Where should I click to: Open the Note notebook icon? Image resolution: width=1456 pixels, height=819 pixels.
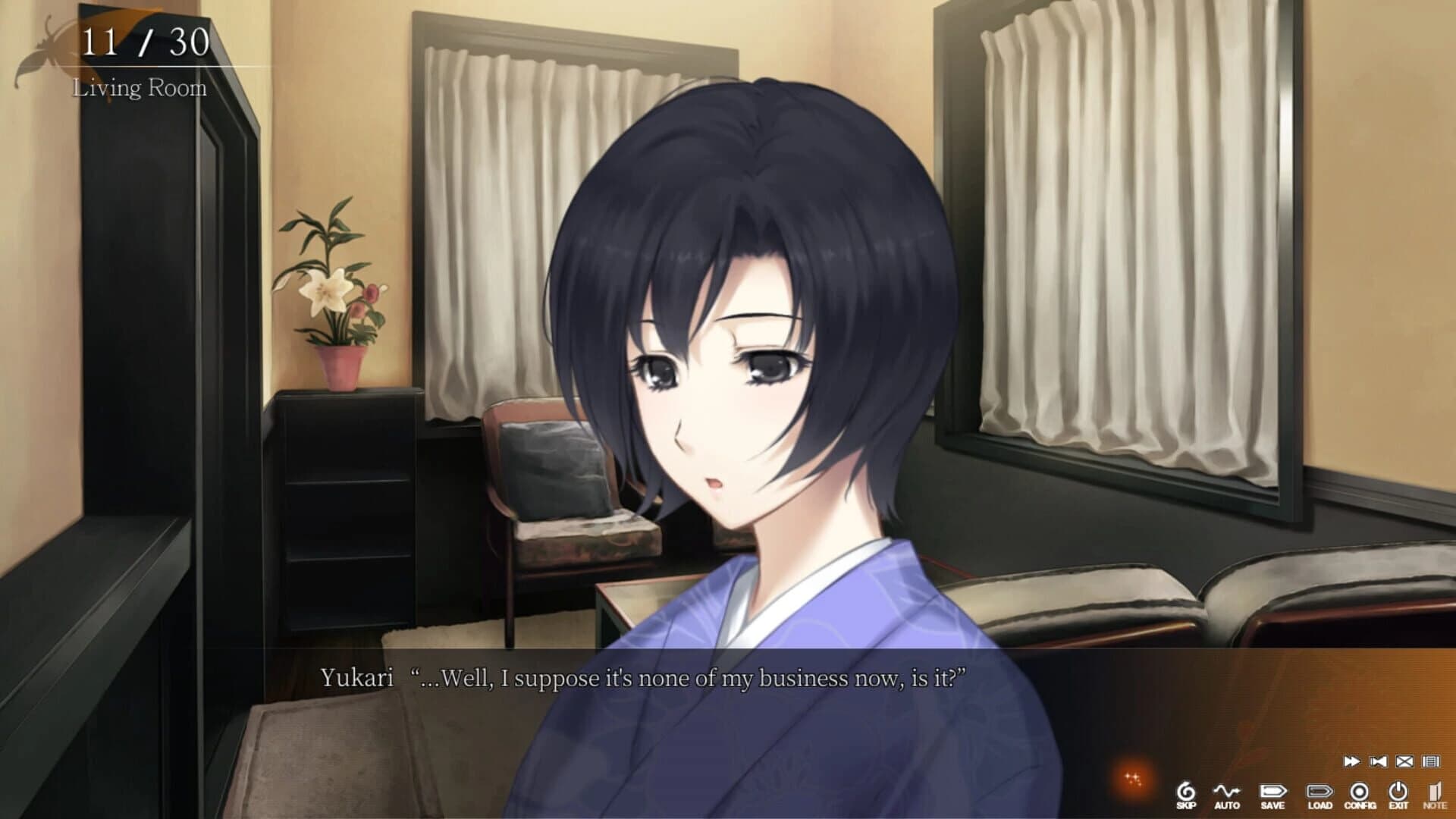tap(1438, 791)
